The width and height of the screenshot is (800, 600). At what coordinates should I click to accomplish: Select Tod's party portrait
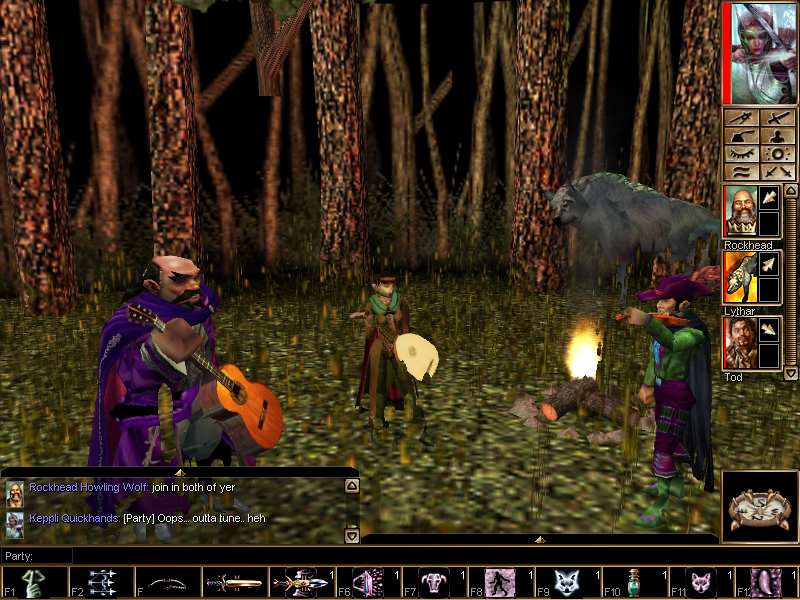coord(739,343)
